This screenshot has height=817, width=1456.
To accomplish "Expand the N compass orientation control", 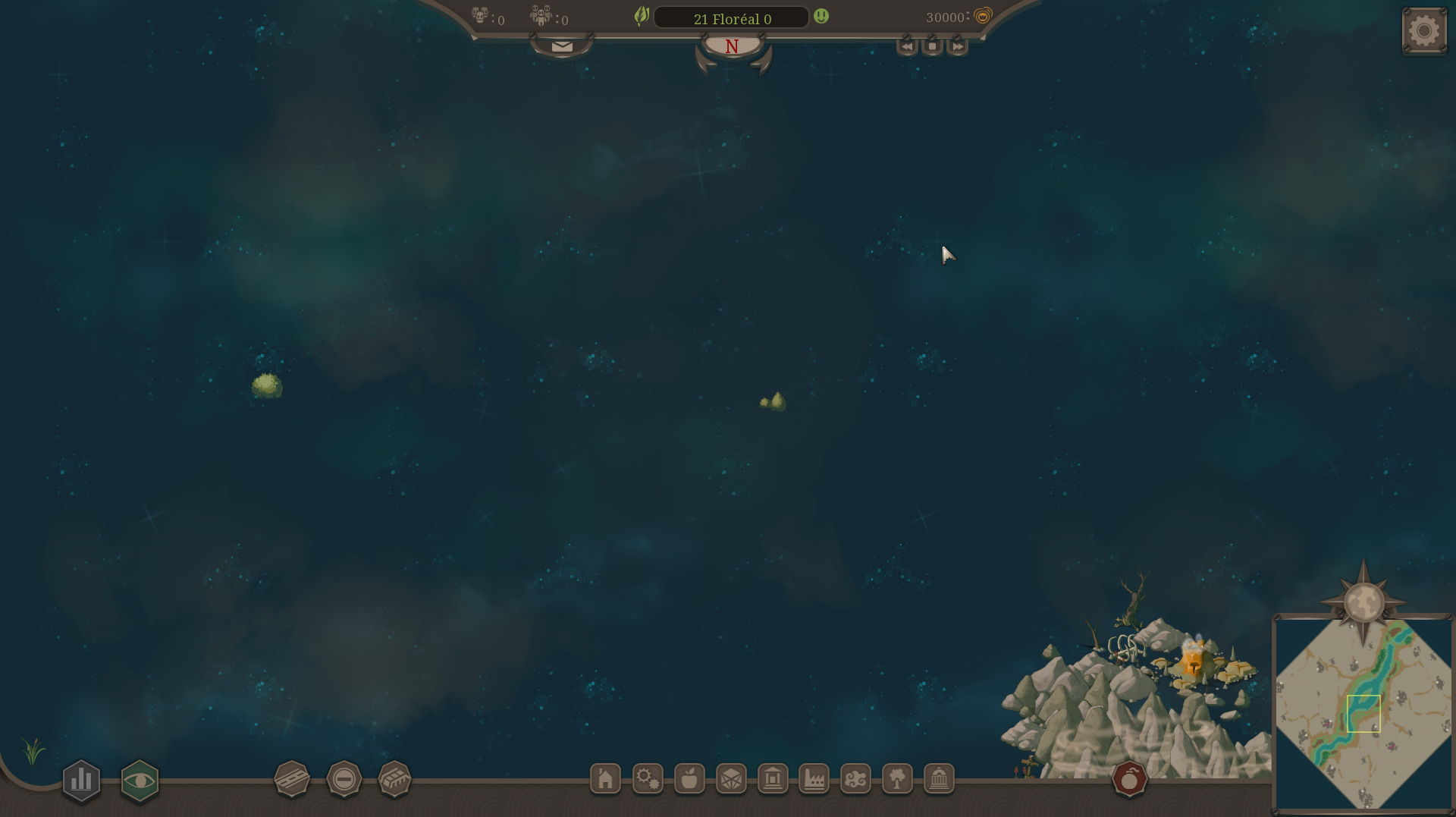I will coord(731,46).
